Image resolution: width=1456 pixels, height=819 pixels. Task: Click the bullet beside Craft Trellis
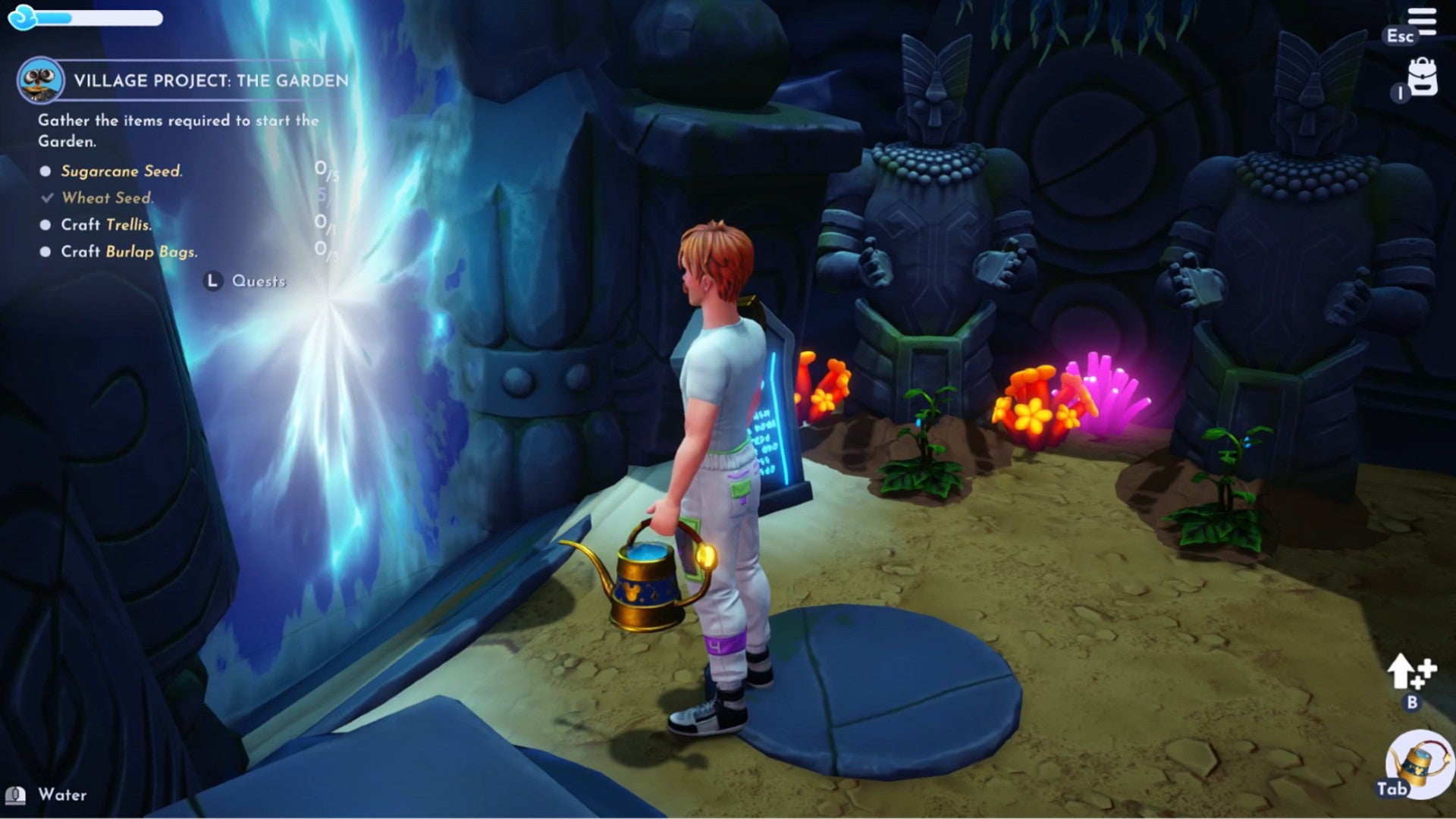point(44,224)
